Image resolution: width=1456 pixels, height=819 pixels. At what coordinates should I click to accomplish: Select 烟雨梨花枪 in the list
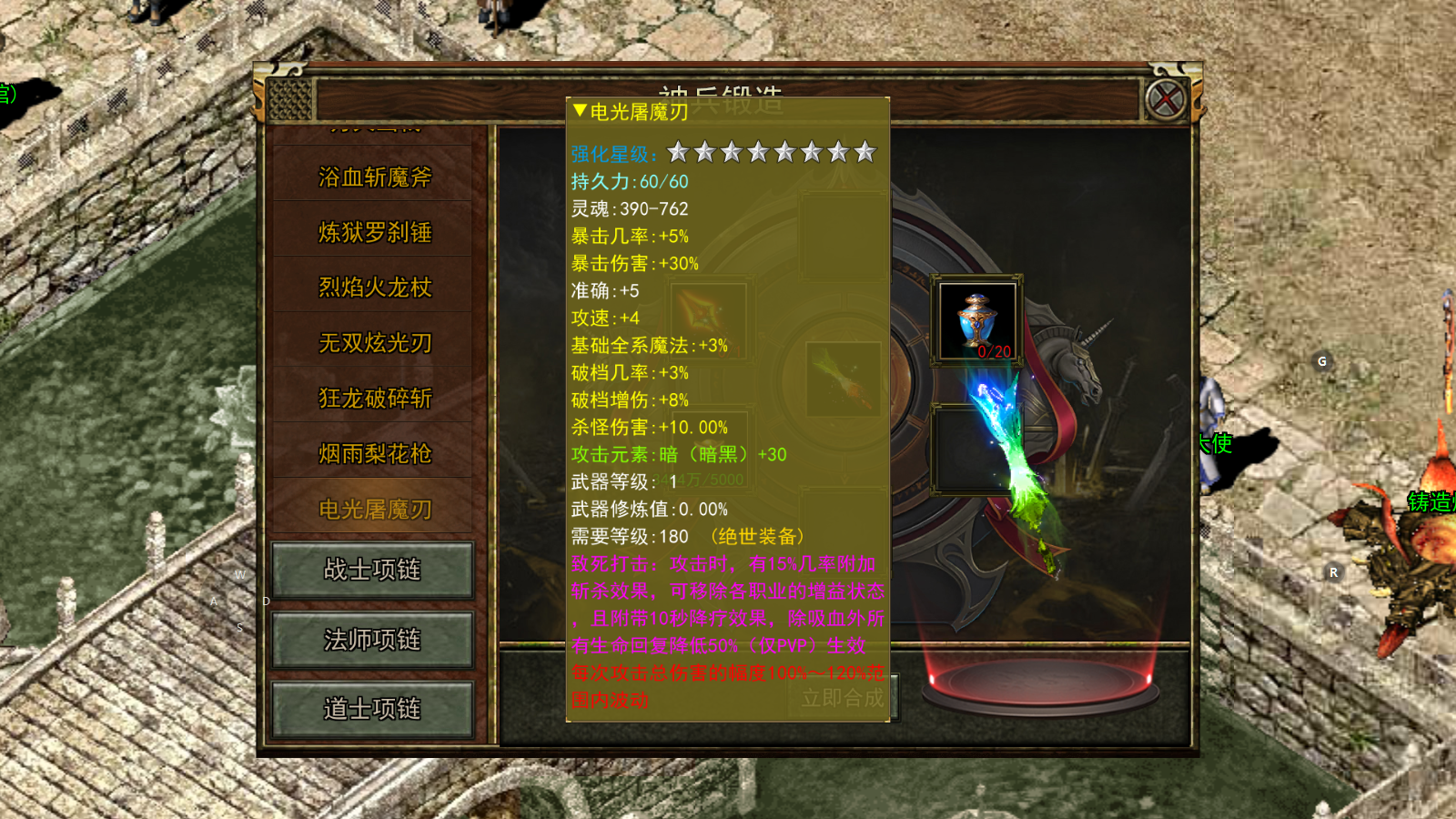click(x=375, y=454)
